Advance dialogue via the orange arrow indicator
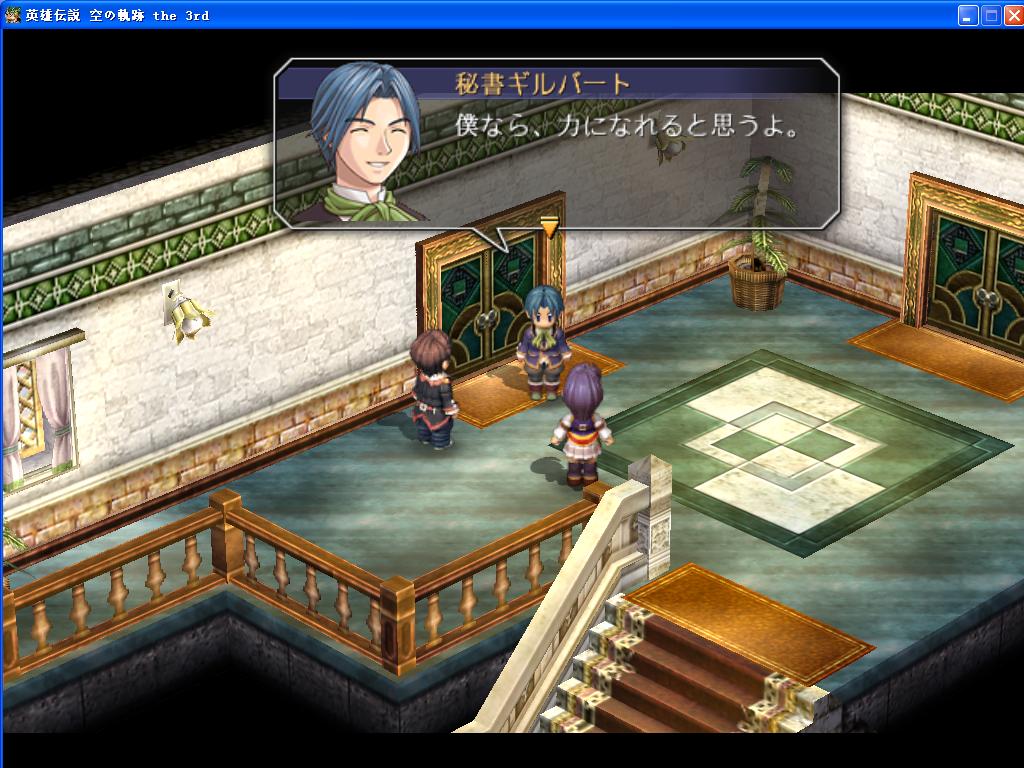 coord(548,227)
